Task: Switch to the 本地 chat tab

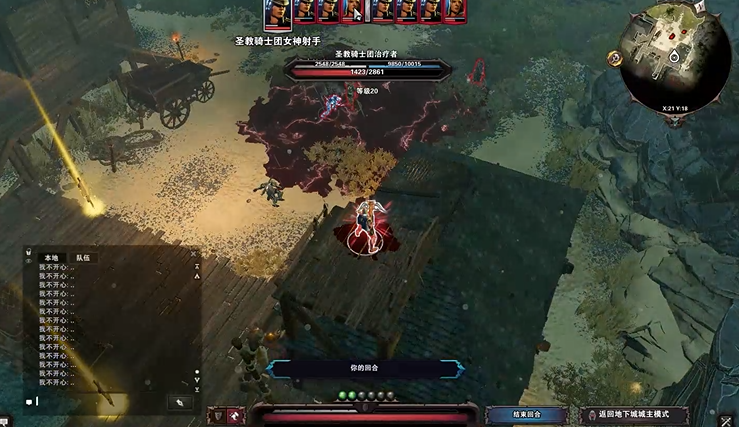Action: click(52, 257)
